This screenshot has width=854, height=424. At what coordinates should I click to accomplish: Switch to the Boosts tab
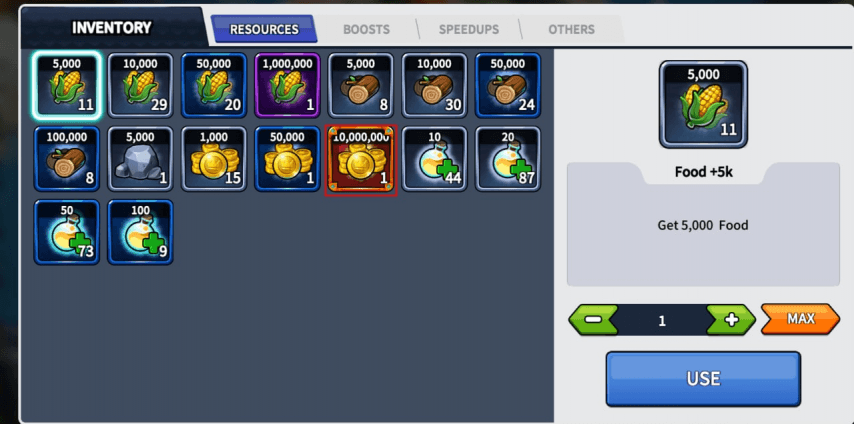[x=366, y=29]
